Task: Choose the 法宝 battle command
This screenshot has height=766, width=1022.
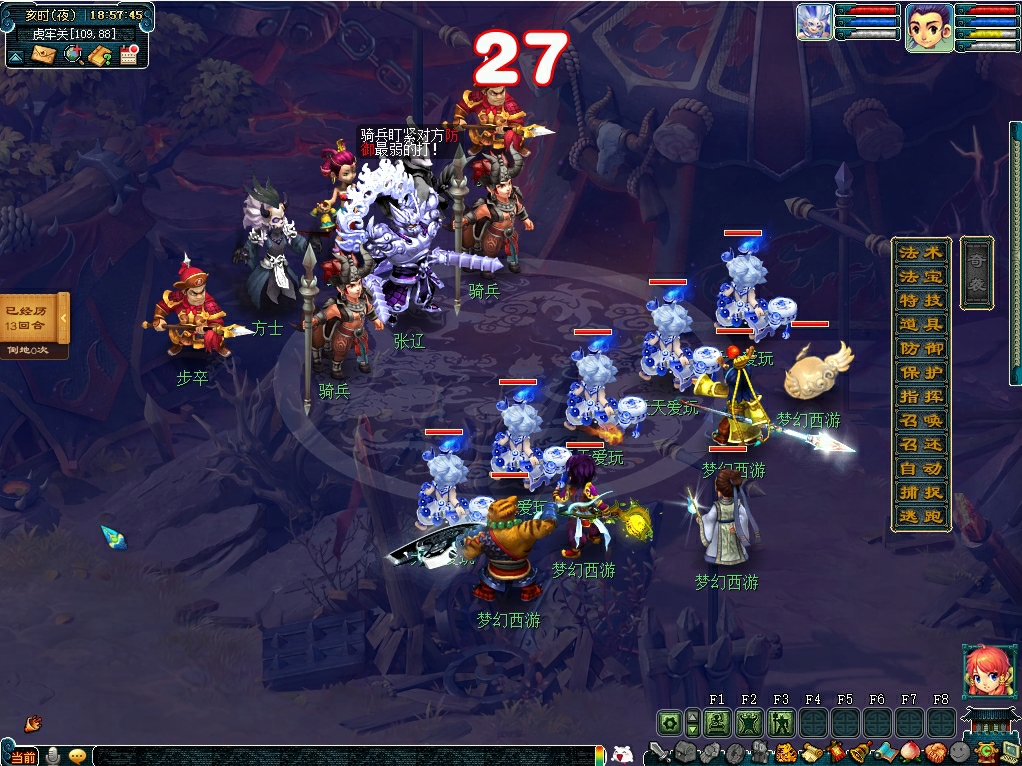Action: (920, 276)
